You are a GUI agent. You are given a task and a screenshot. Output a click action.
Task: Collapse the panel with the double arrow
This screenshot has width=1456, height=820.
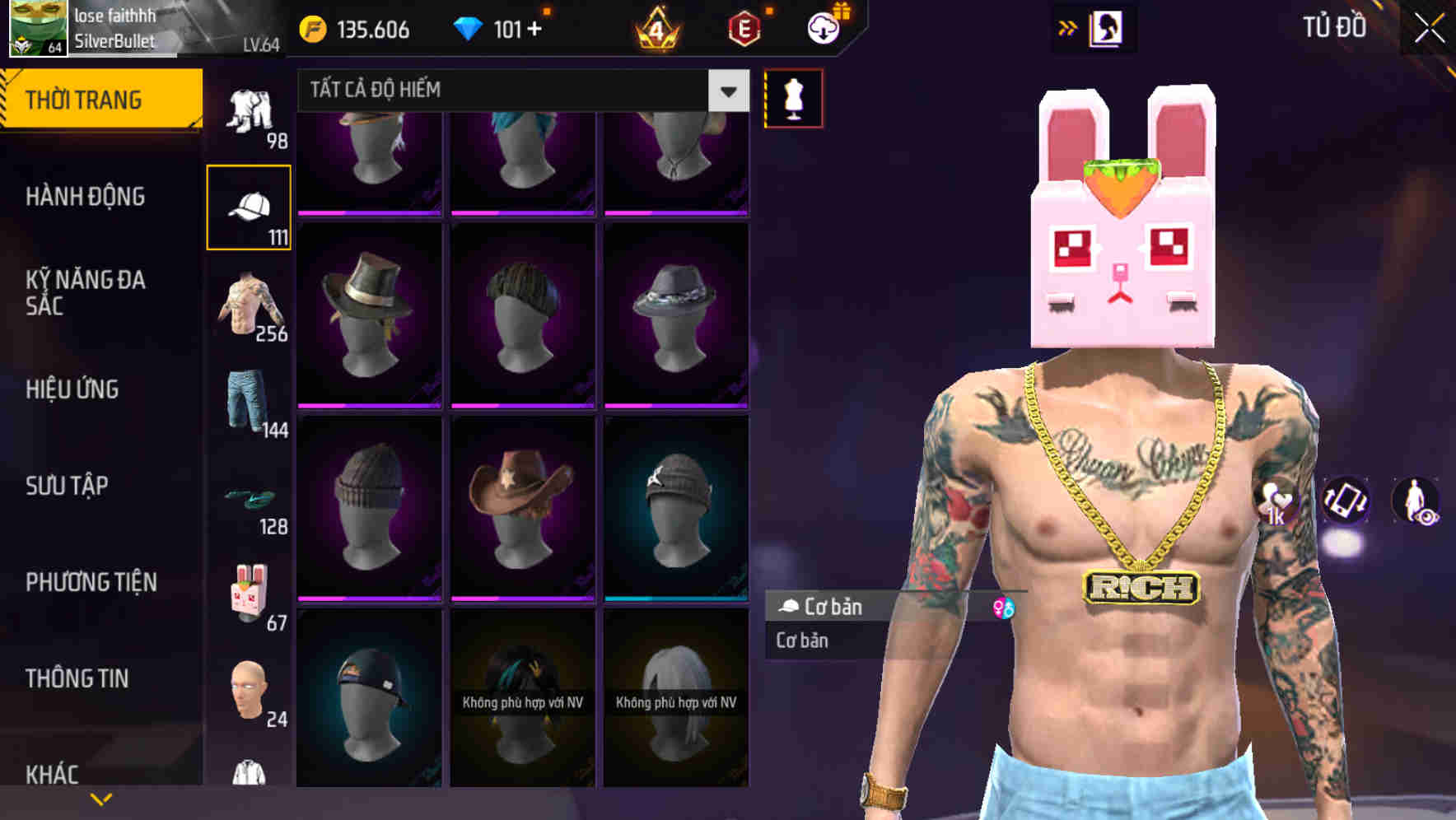pyautogui.click(x=1067, y=26)
